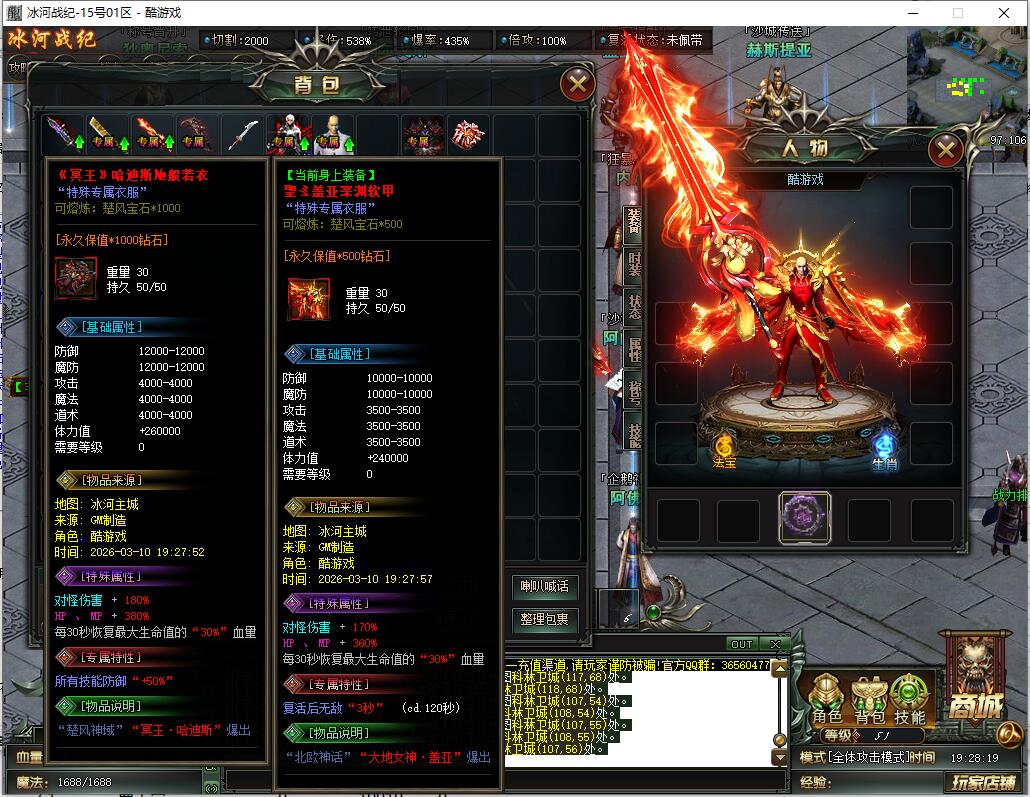
Task: Close the 背包 backpack window
Action: (x=577, y=84)
